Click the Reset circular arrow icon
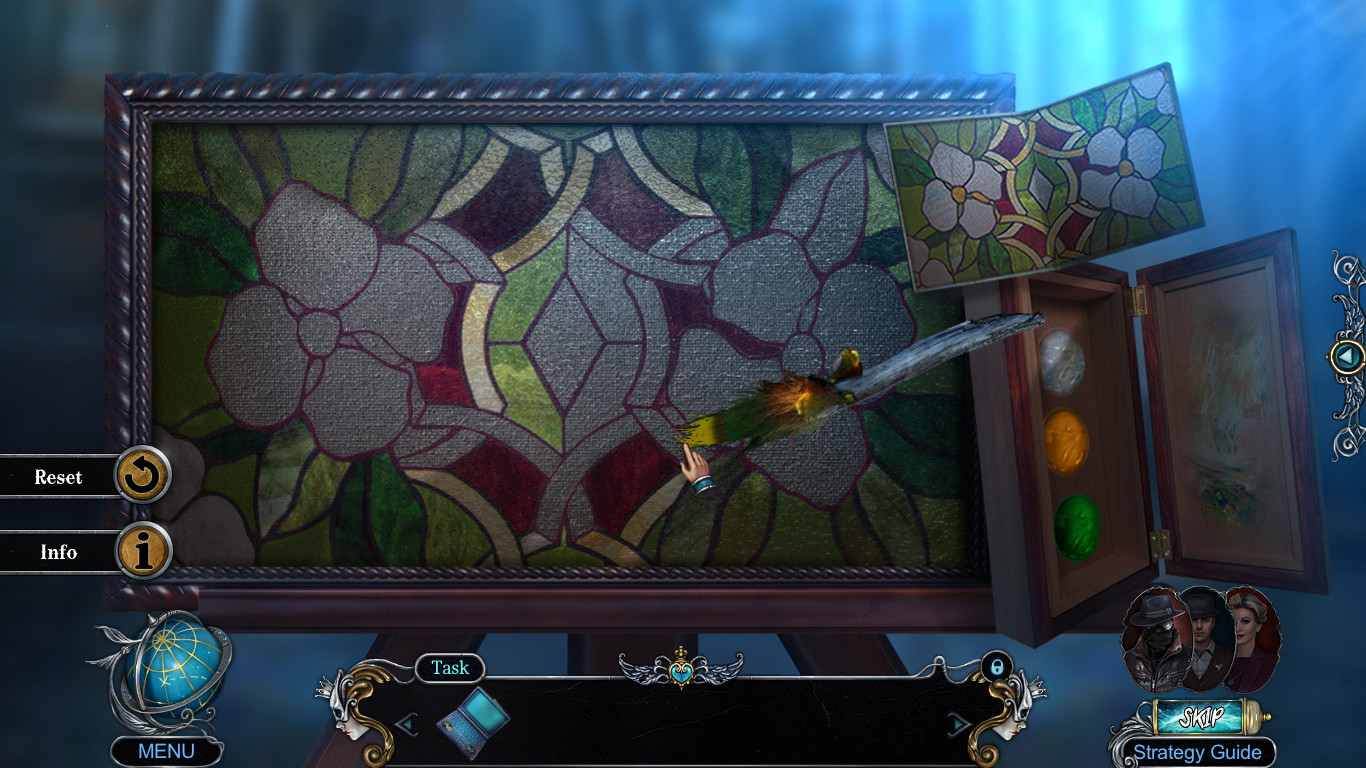This screenshot has height=768, width=1366. point(143,477)
